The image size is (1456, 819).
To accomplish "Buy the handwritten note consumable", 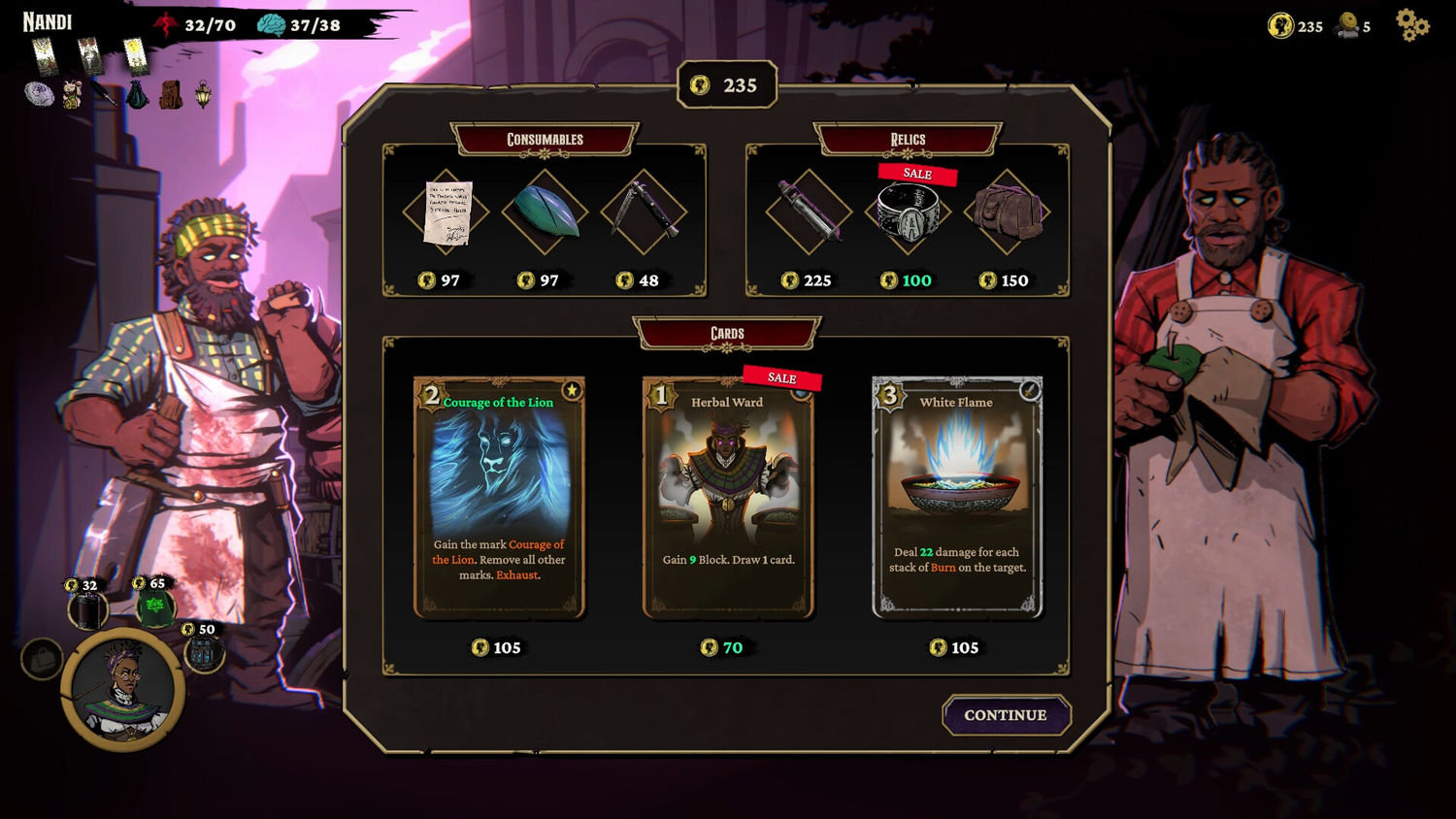I will click(447, 213).
